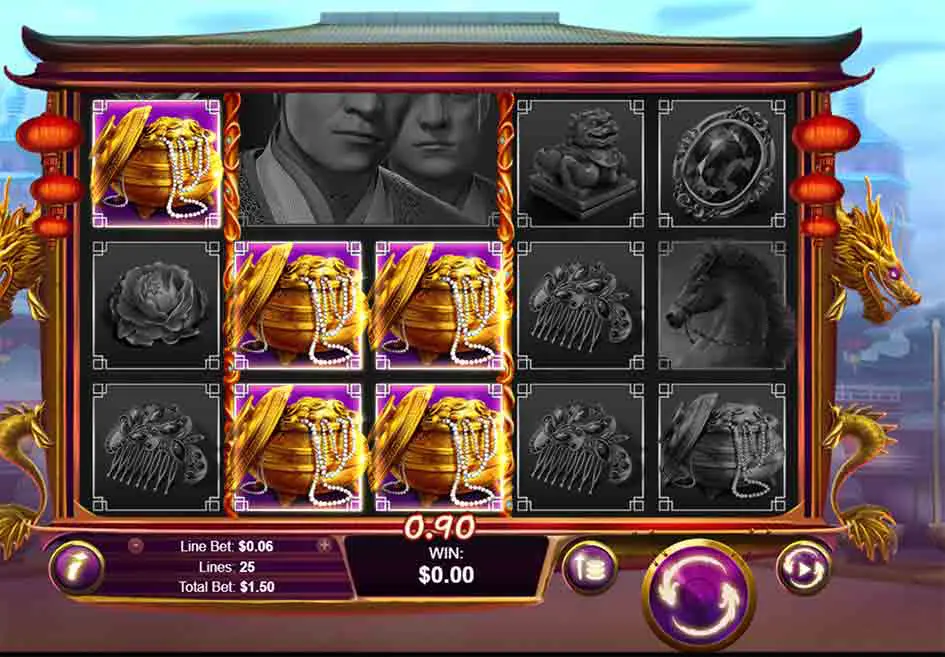Spin the reels with the large purple button
Viewport: 945px width, 657px height.
[698, 592]
